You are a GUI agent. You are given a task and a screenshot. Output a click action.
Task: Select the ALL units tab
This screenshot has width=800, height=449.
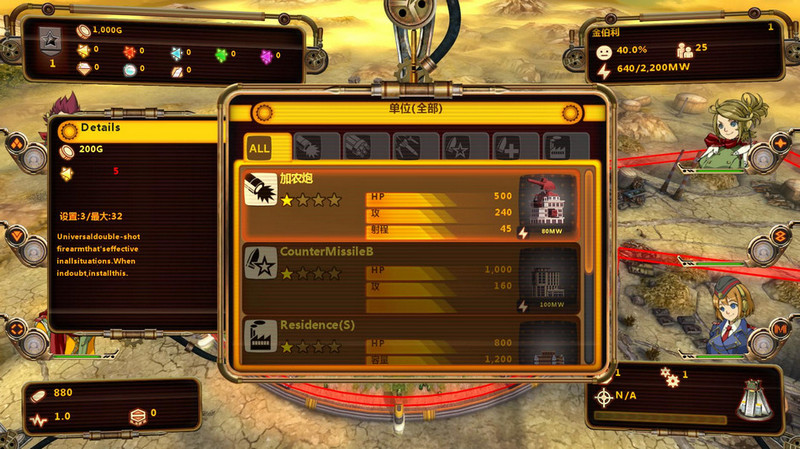click(x=260, y=148)
